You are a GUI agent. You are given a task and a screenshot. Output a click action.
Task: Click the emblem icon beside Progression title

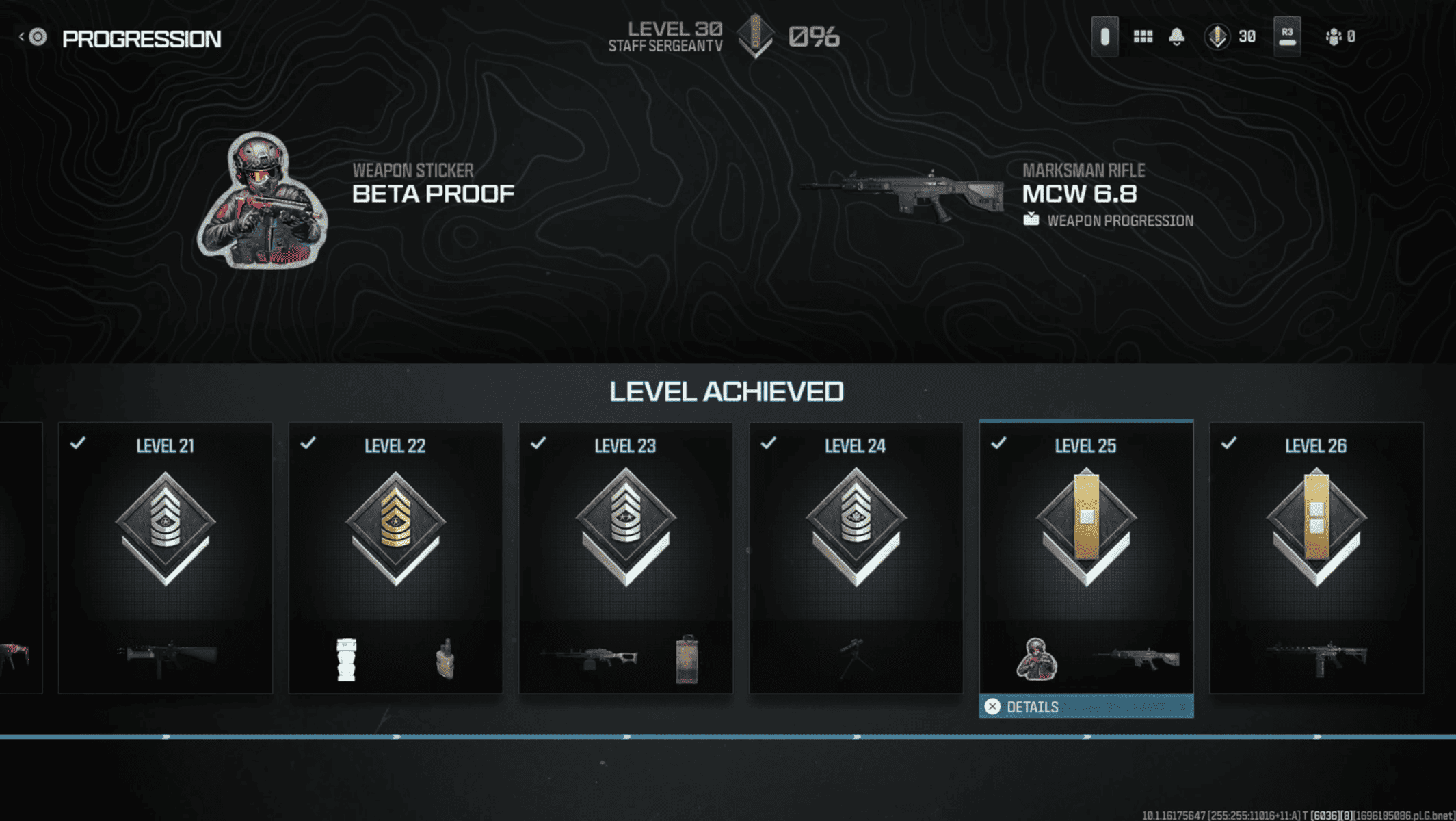(39, 38)
